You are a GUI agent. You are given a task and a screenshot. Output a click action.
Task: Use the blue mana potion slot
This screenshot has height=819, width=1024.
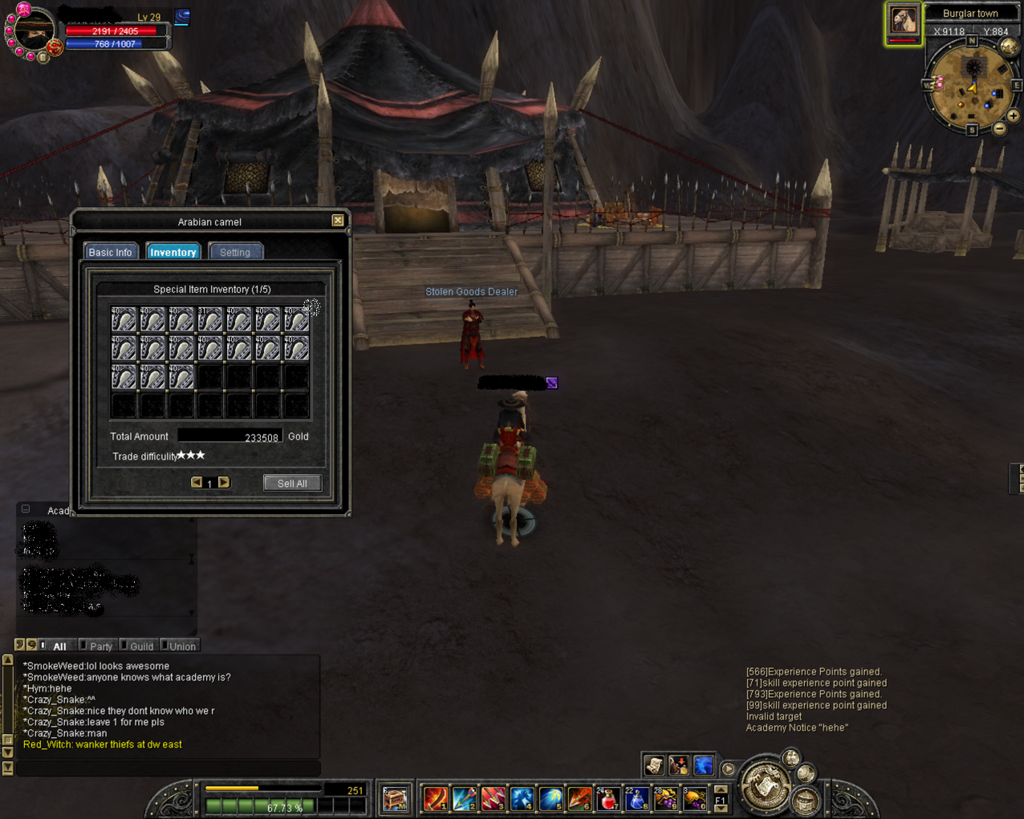point(637,798)
